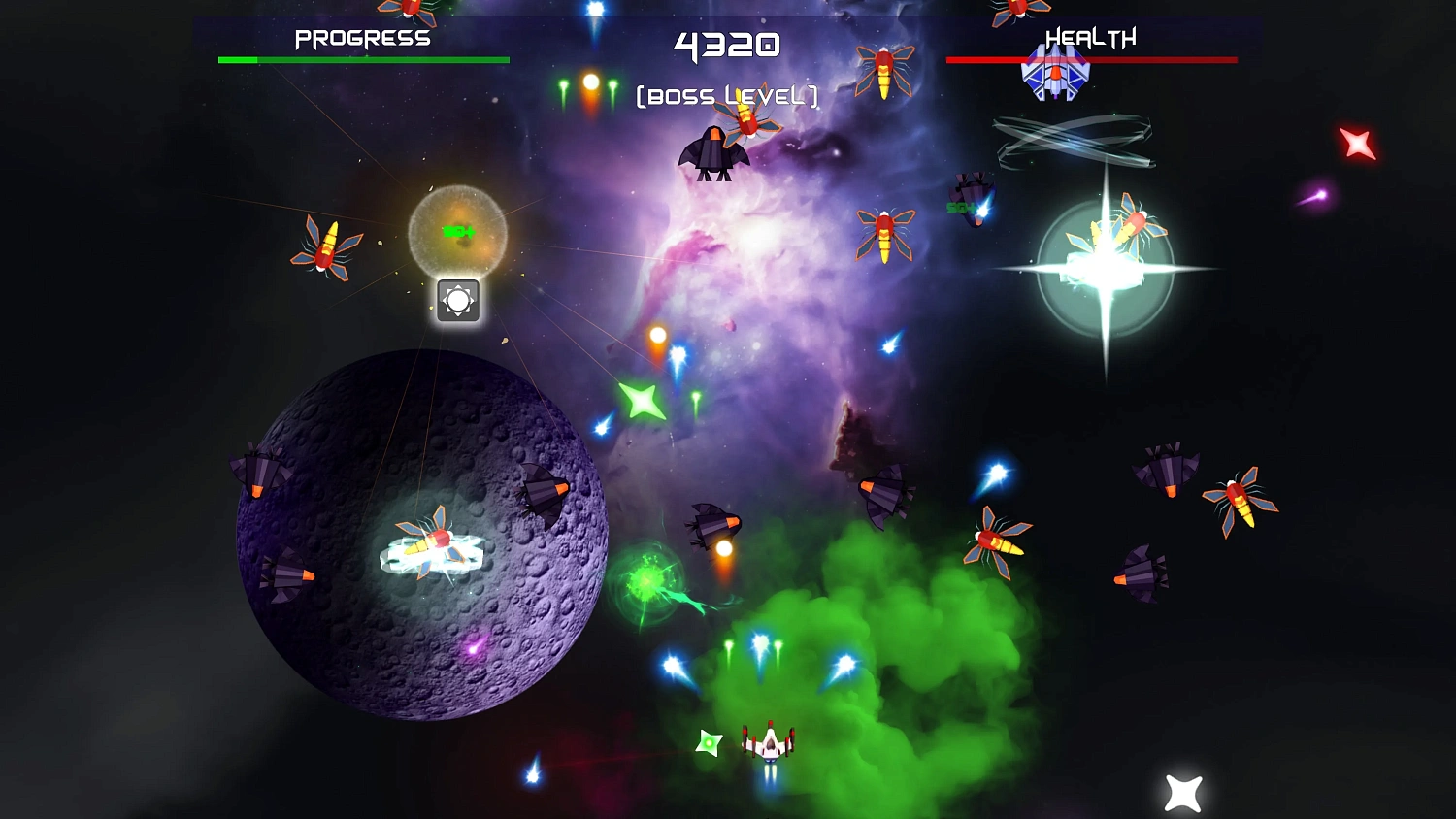Click the Boss Level label
Viewport: 1456px width, 819px height.
click(726, 95)
